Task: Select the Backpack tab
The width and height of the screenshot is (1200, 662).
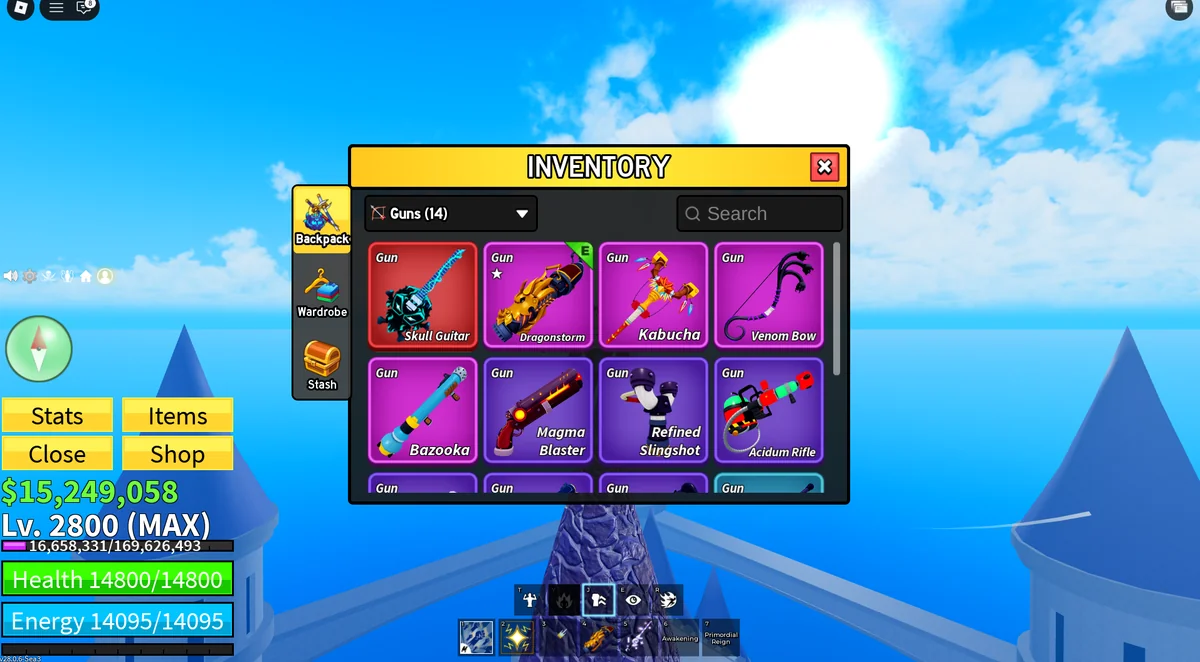Action: tap(322, 219)
